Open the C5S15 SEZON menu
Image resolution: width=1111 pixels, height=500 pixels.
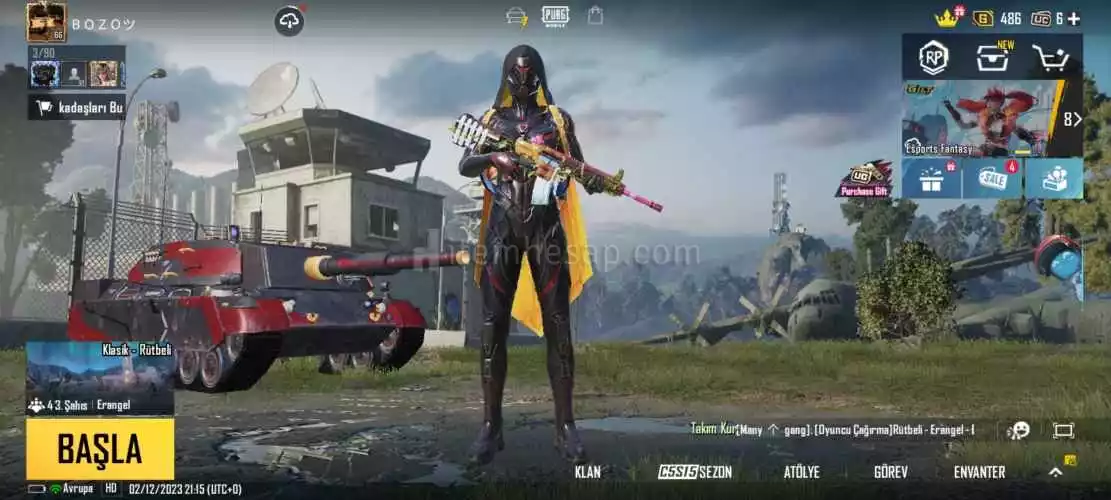coord(695,472)
